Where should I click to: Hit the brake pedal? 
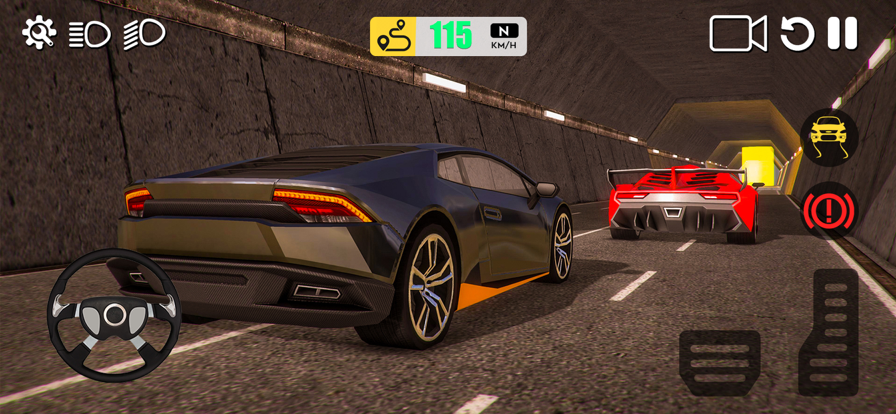[719, 362]
